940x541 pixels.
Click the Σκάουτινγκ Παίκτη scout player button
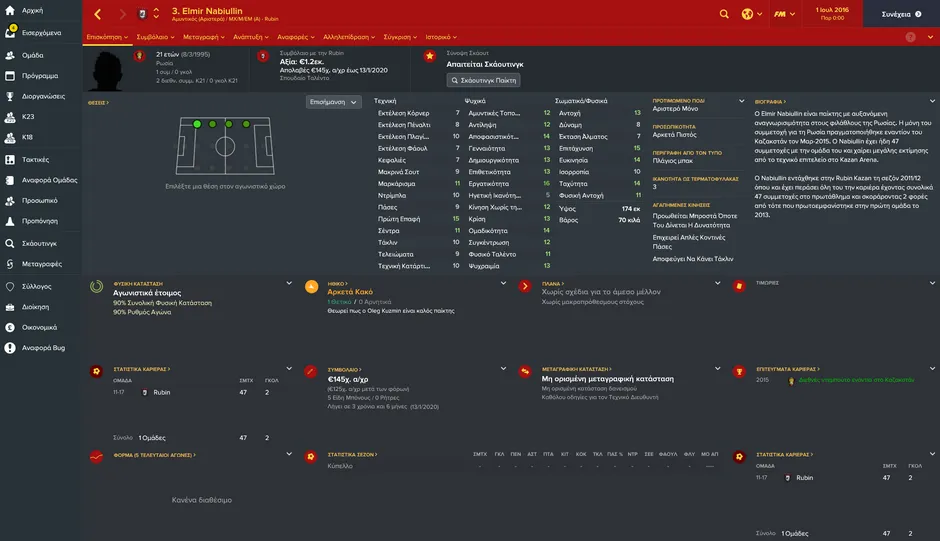pos(483,80)
